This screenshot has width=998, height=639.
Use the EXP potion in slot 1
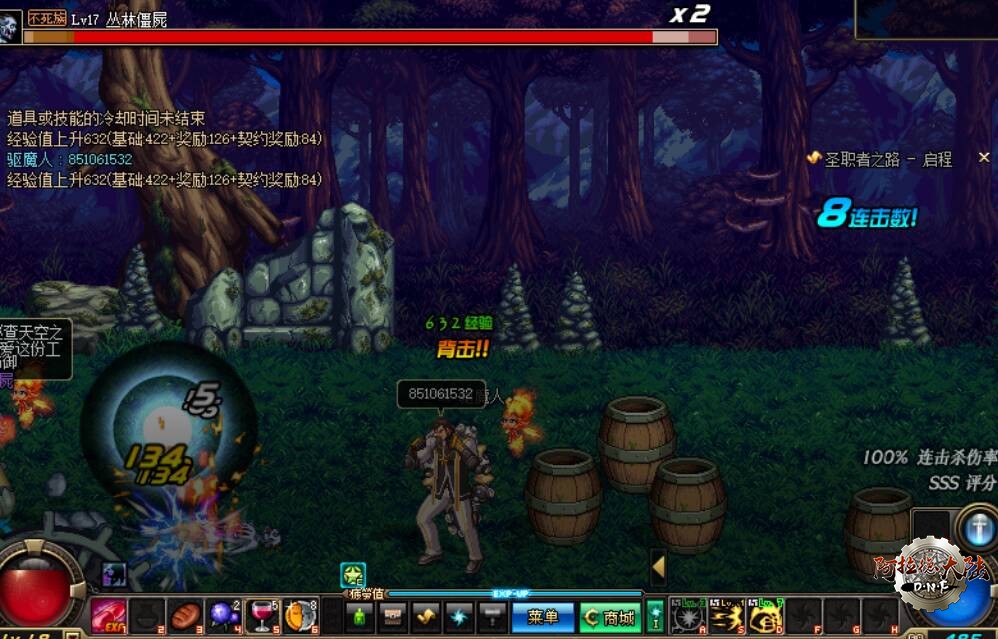click(x=107, y=615)
